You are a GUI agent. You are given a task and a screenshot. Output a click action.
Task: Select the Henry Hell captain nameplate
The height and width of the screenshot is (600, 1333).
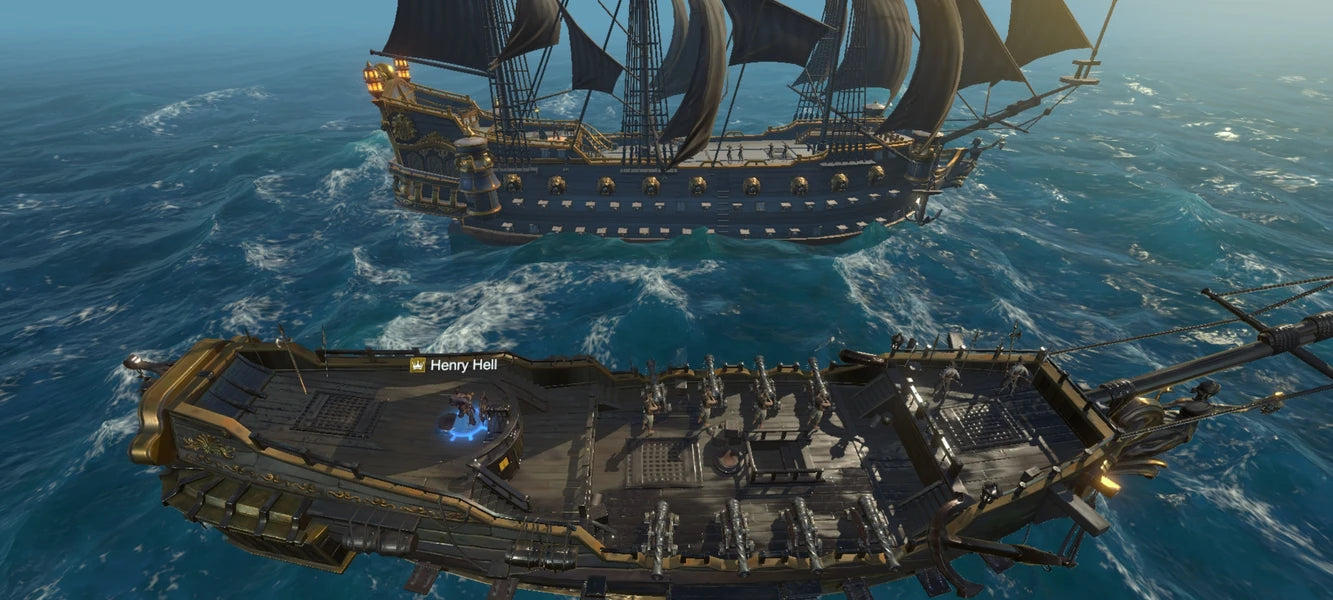point(455,365)
